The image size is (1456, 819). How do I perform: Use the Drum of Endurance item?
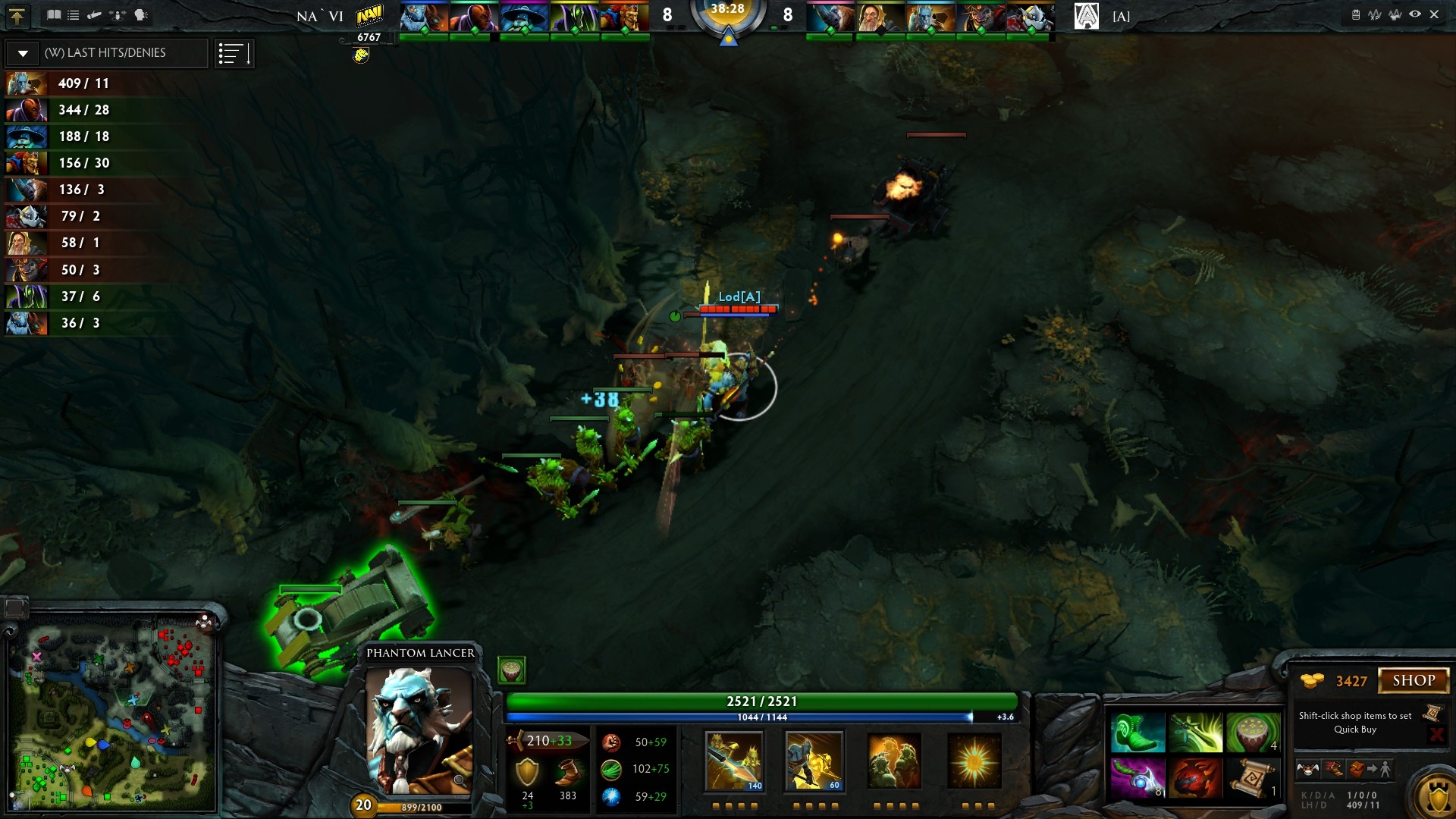(1253, 733)
